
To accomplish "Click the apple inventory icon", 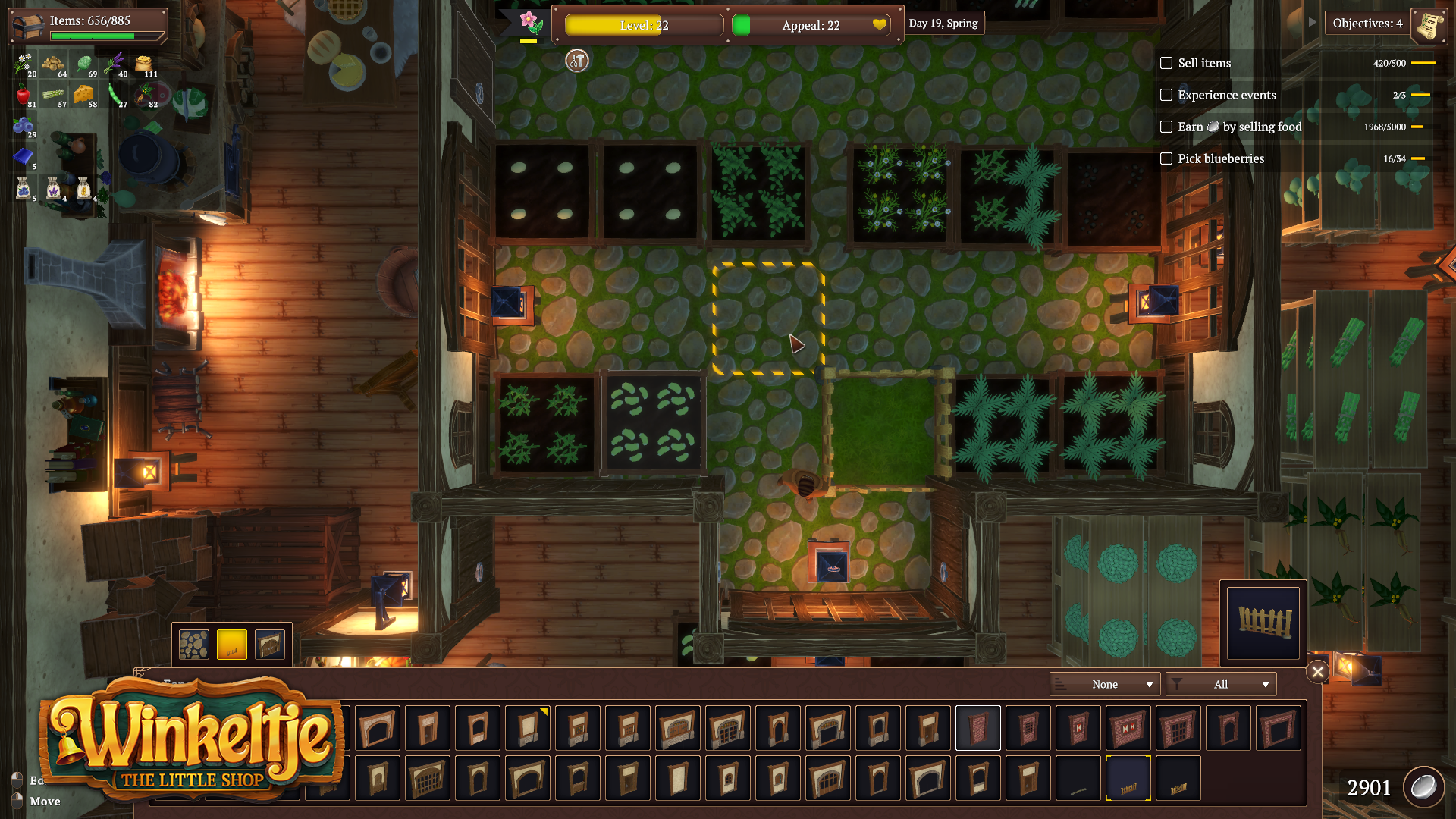I will pos(24,93).
